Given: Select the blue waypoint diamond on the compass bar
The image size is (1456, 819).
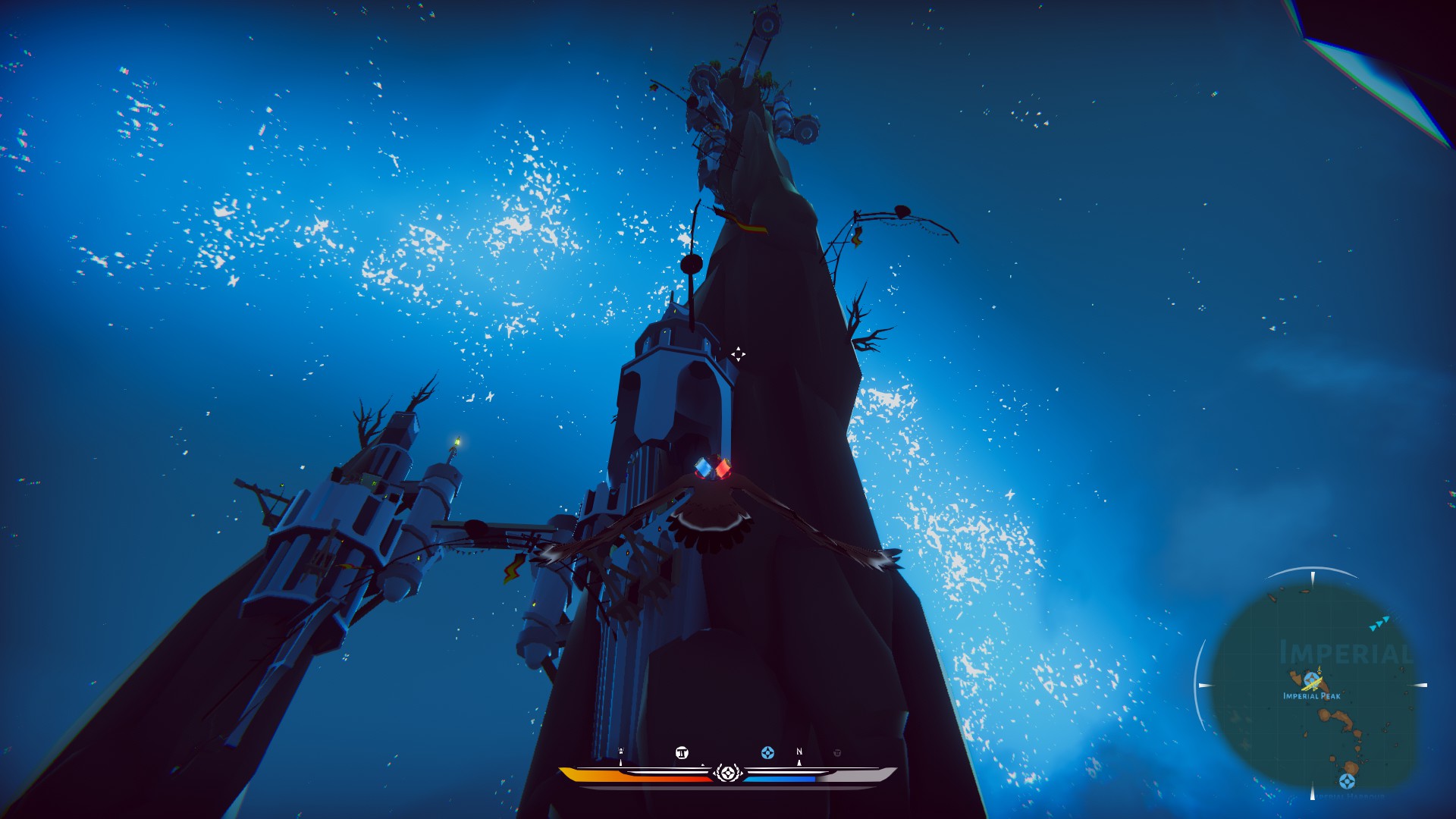Looking at the screenshot, I should click(768, 754).
